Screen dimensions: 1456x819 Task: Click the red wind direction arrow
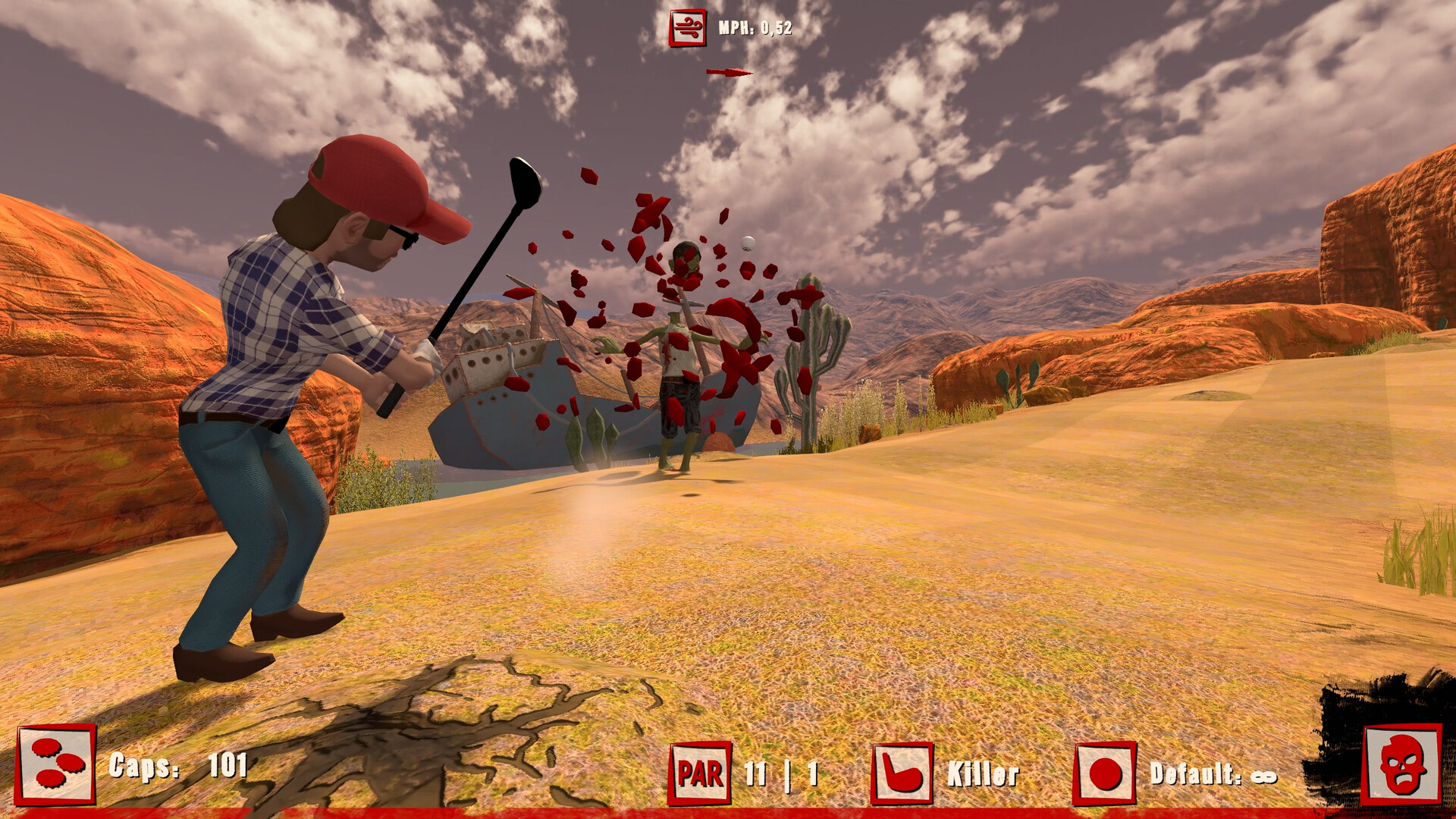click(x=730, y=73)
